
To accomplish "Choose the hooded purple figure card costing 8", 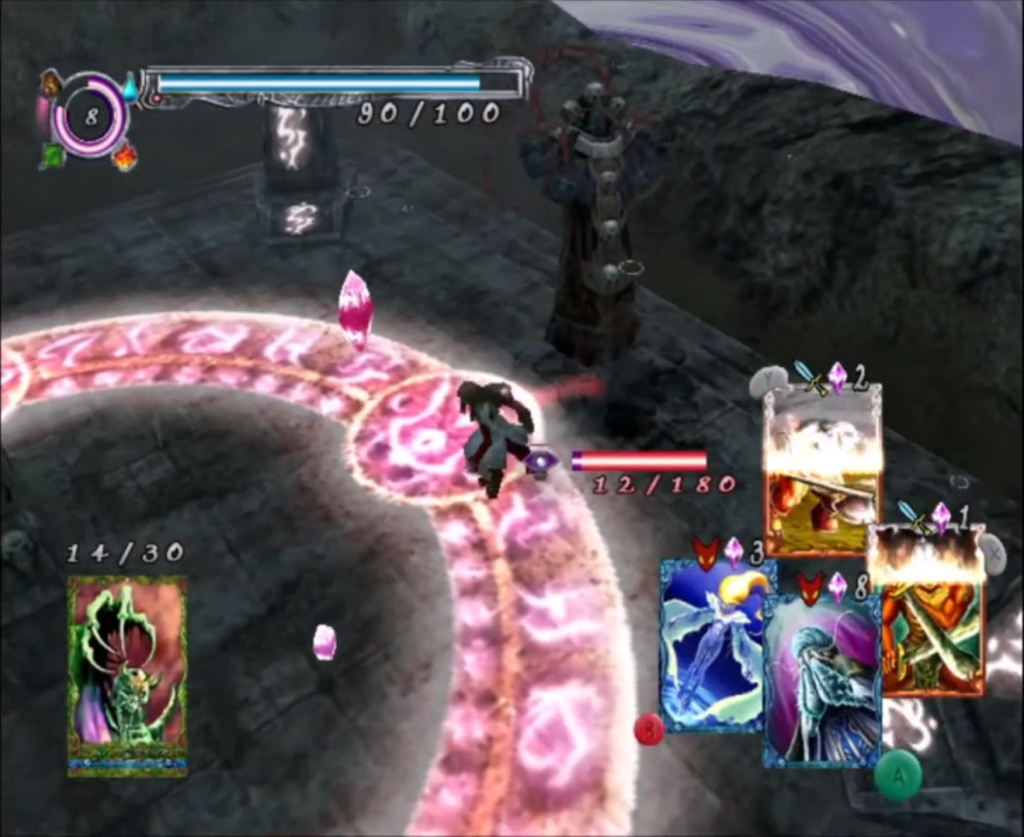I will pos(822,680).
